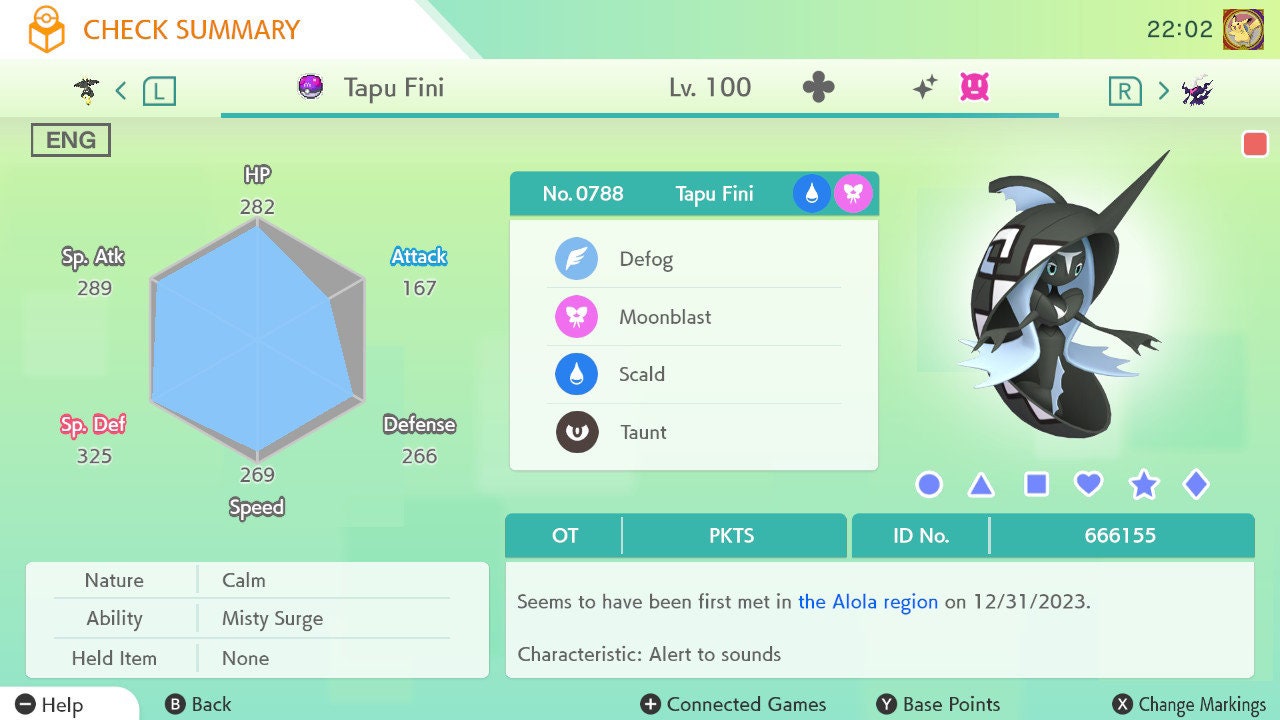Click the ENG language tag
Screen dimensions: 1280x720
(70, 140)
